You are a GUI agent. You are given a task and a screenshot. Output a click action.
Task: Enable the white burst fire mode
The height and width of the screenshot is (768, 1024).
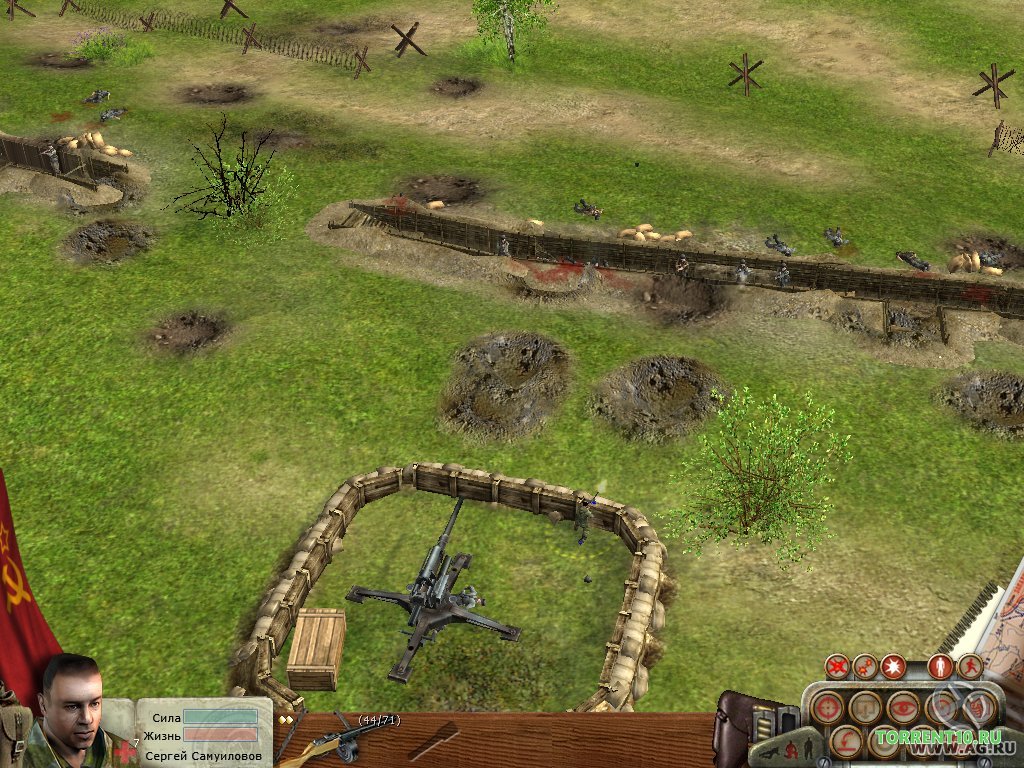pos(892,666)
